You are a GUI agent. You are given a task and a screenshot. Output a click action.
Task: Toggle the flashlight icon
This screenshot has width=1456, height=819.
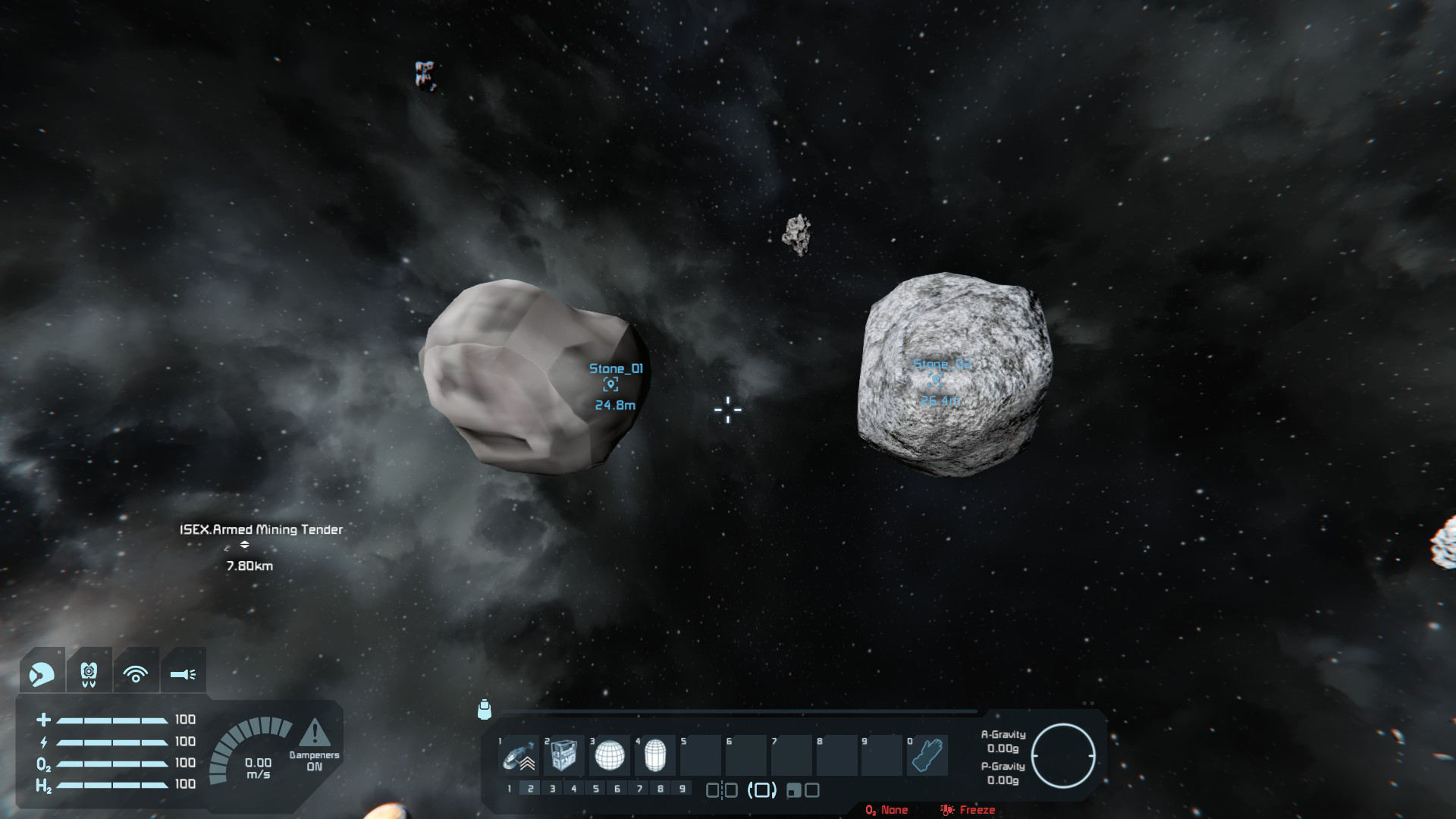click(x=183, y=673)
